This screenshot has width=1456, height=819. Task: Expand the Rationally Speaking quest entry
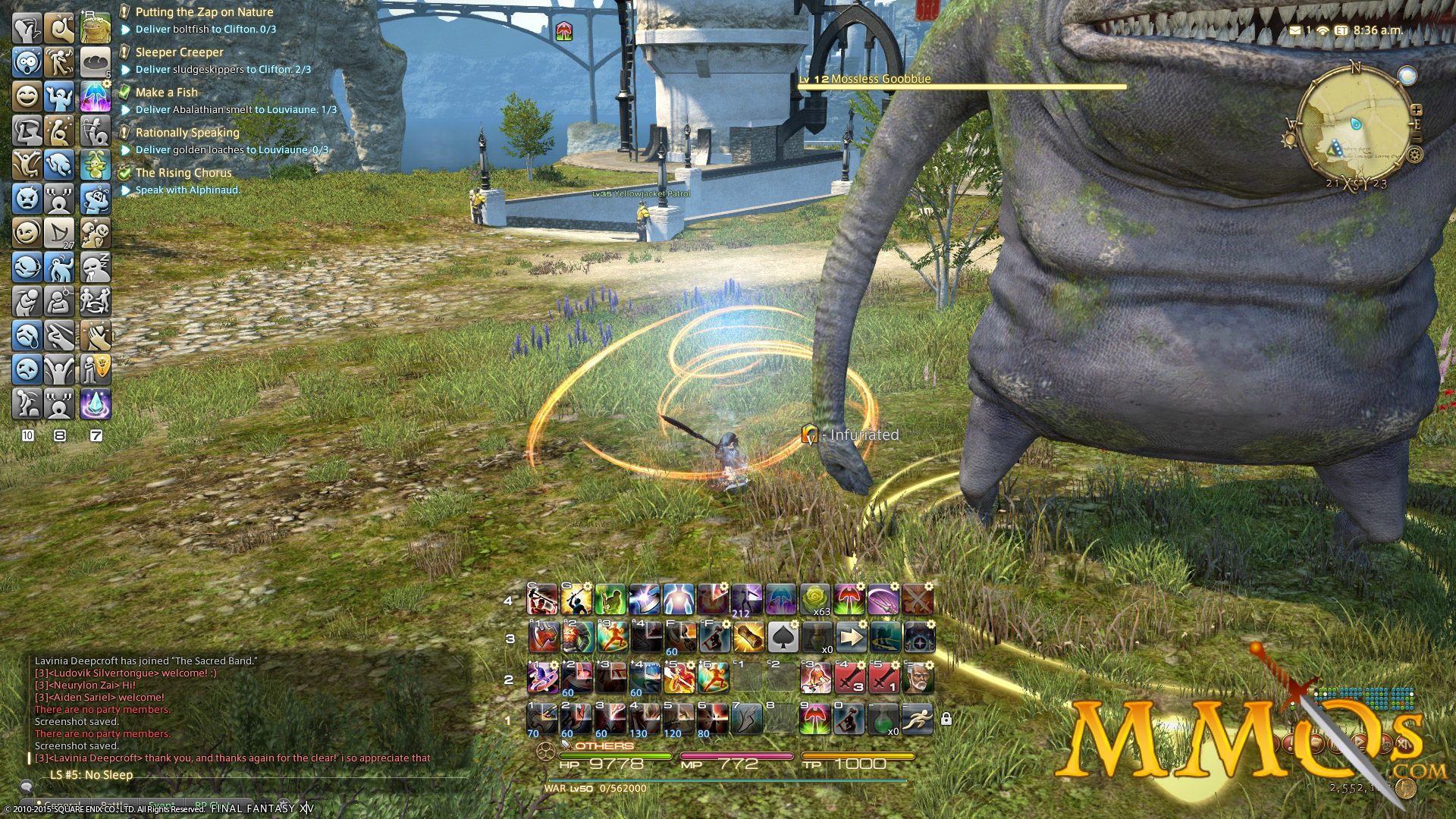pos(187,132)
